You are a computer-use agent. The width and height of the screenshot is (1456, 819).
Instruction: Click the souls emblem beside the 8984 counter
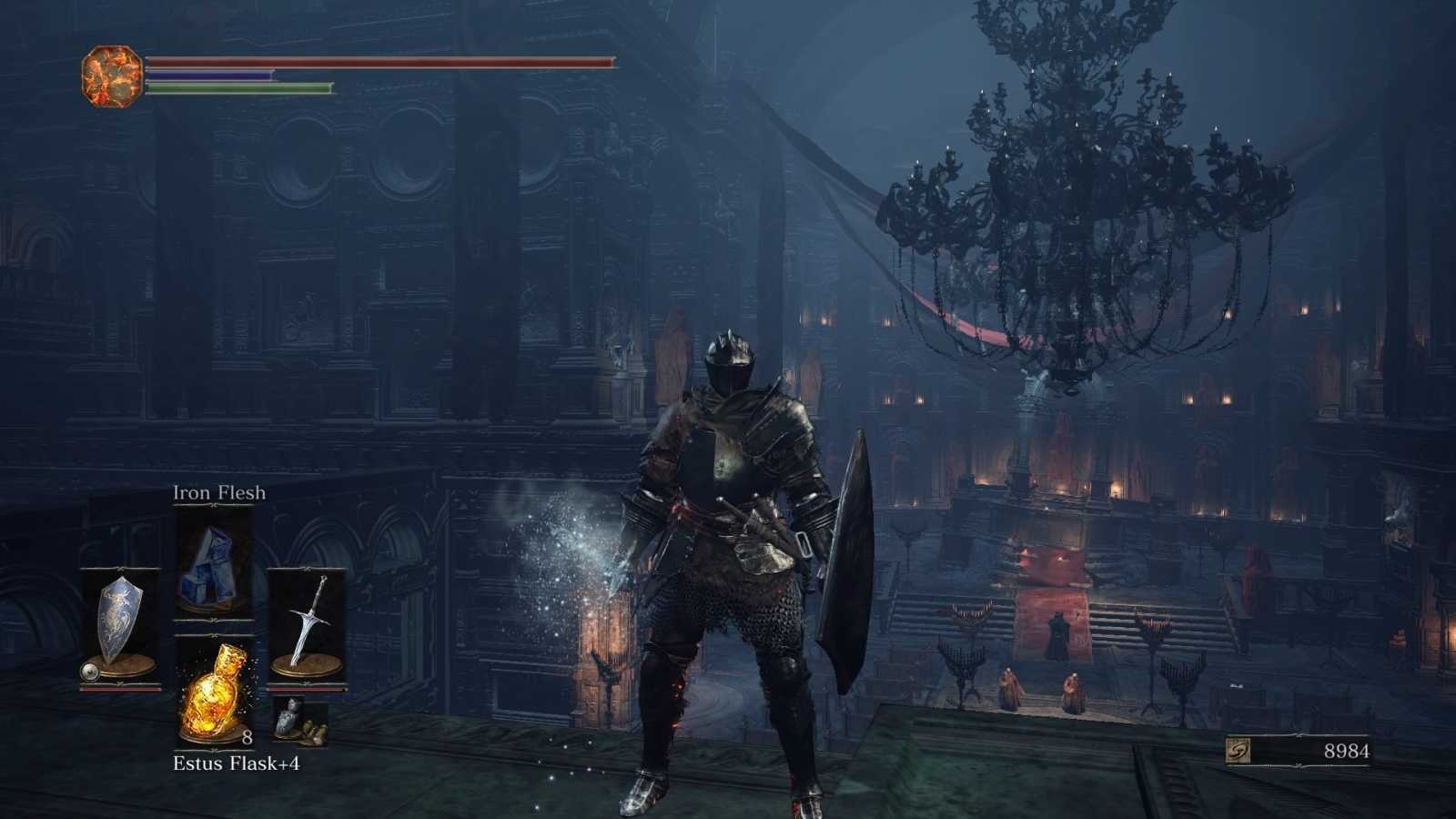point(1239,751)
